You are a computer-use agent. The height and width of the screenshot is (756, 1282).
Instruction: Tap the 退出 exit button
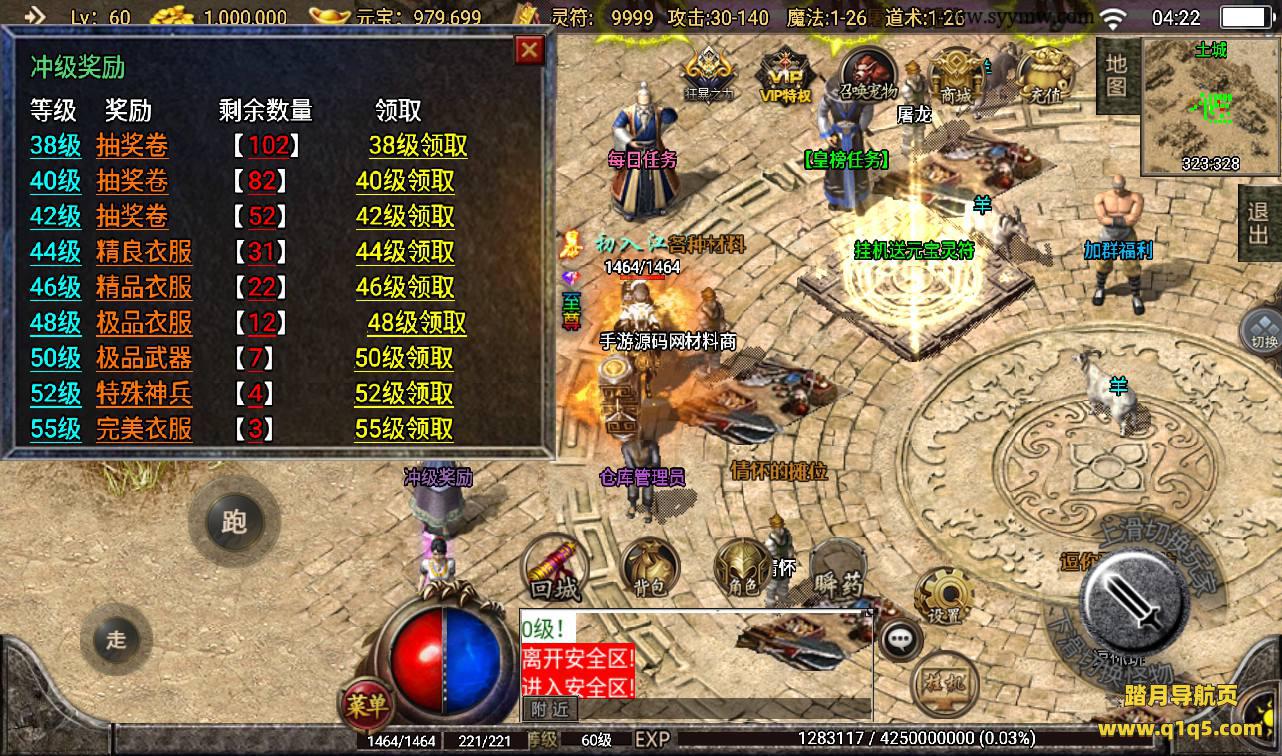coord(1258,222)
